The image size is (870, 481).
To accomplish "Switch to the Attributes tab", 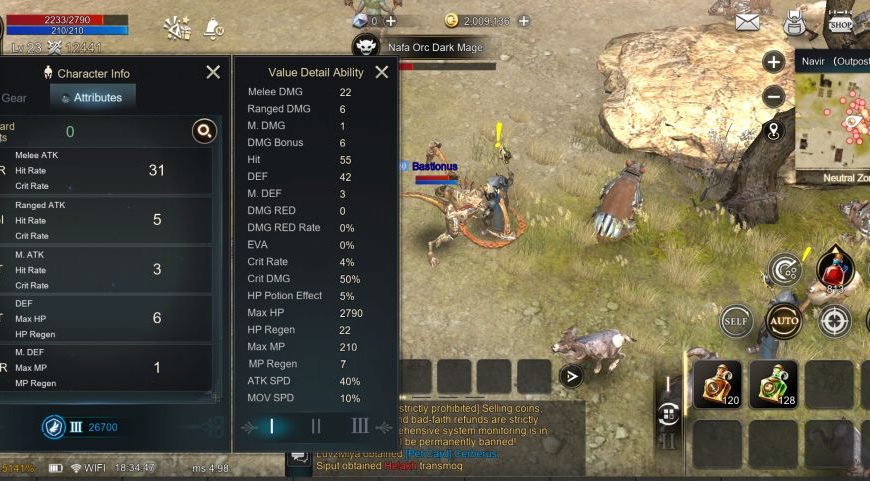I will 92,98.
